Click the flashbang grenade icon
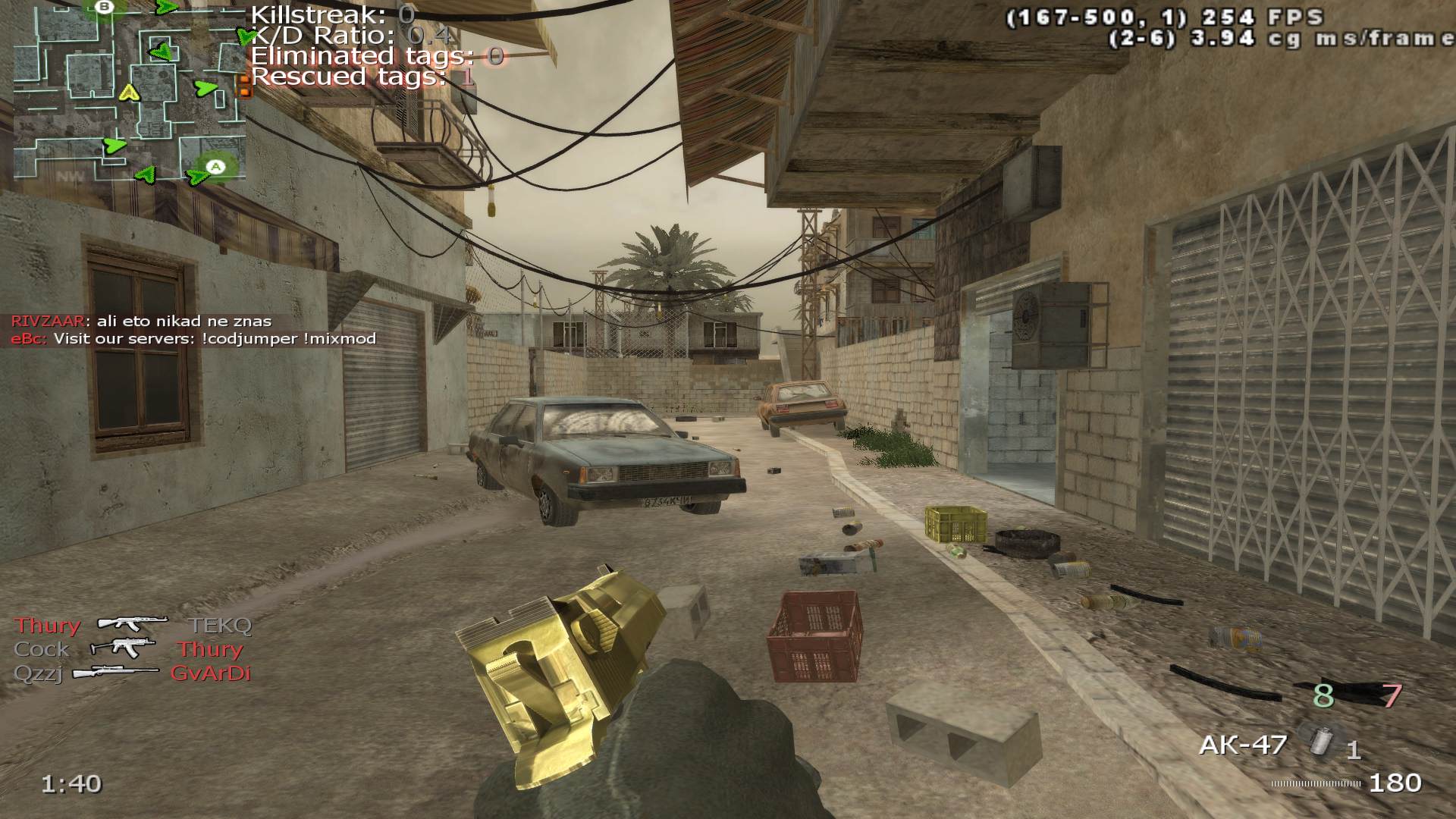The width and height of the screenshot is (1456, 819). (x=1320, y=740)
